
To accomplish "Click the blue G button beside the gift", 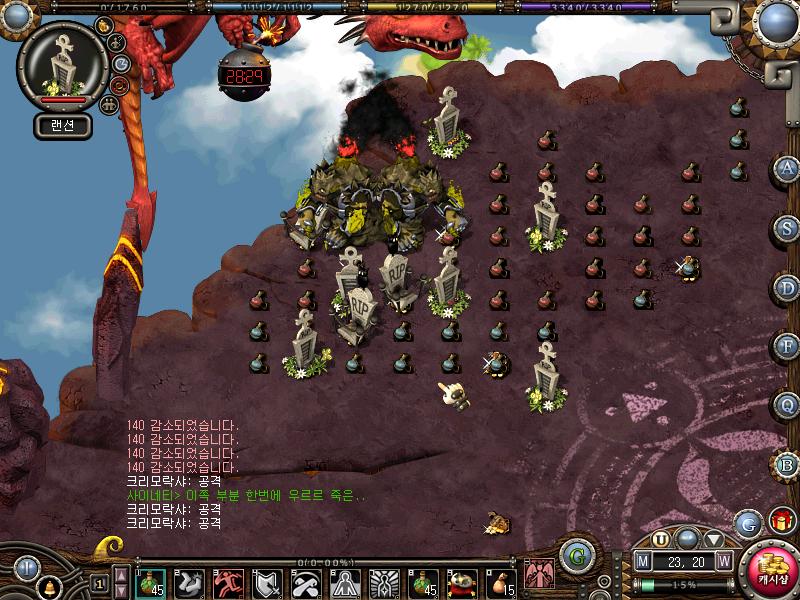I will [748, 522].
